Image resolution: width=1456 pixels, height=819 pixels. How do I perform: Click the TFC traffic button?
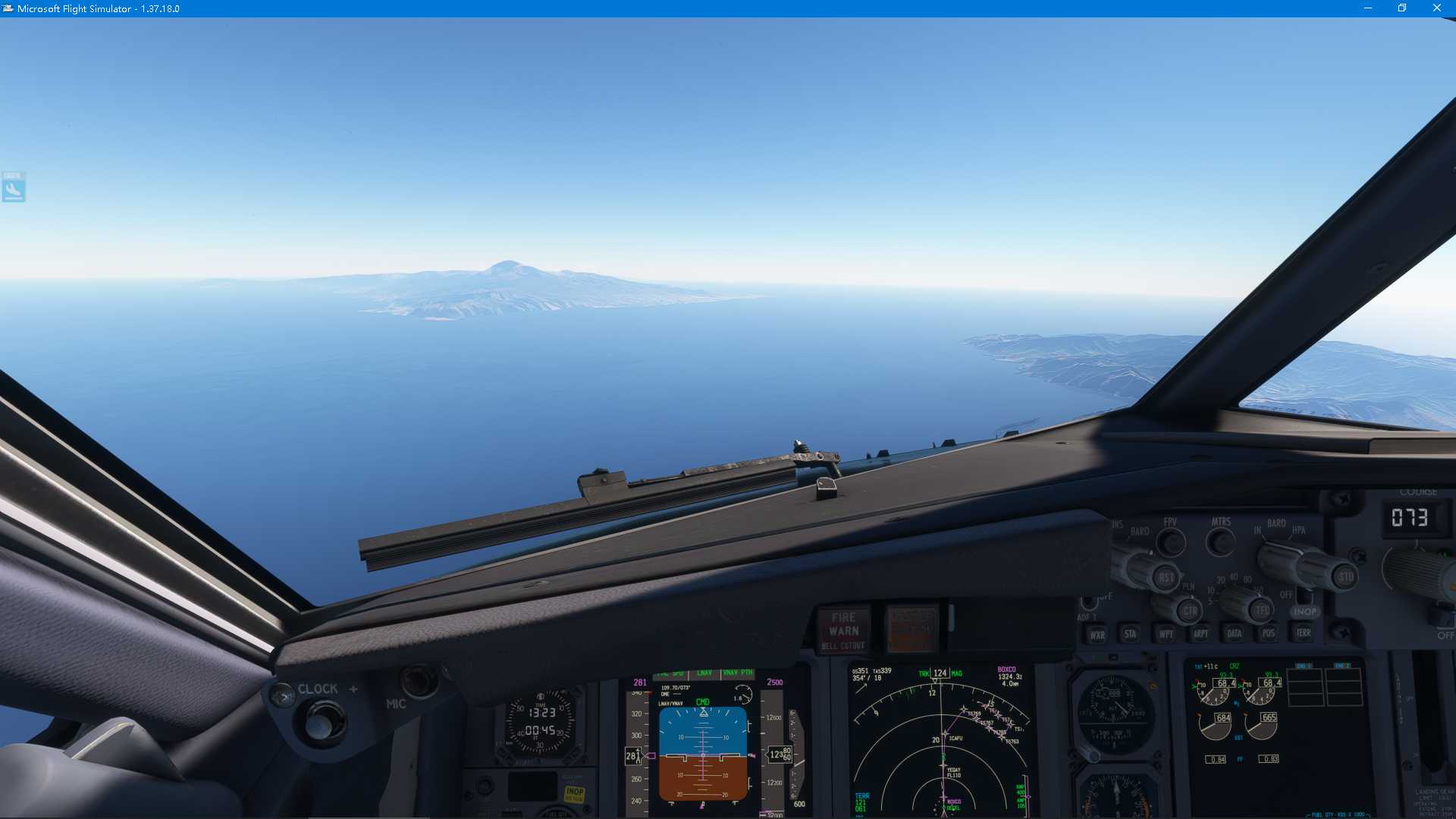(1262, 610)
